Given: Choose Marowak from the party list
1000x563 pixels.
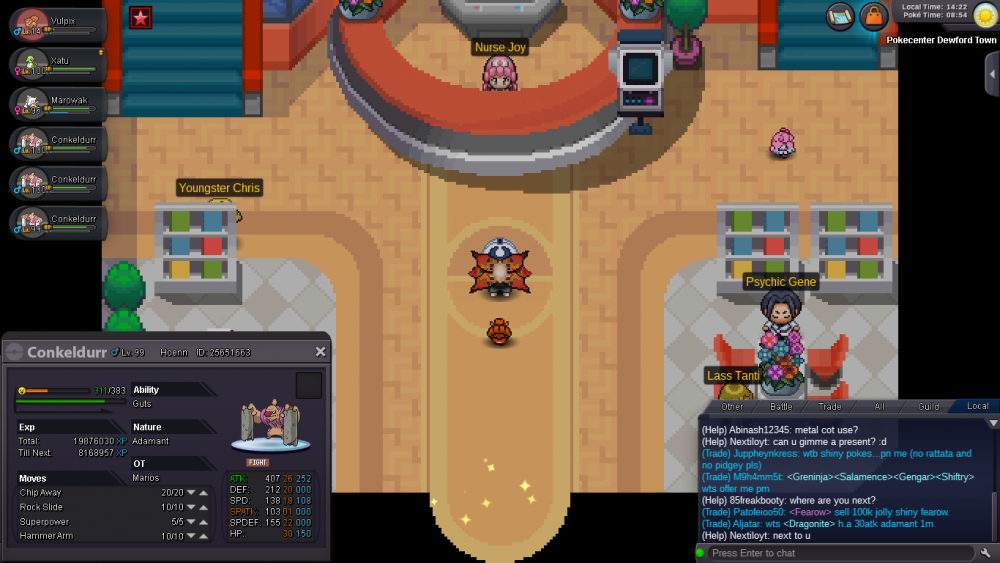Looking at the screenshot, I should coord(57,103).
